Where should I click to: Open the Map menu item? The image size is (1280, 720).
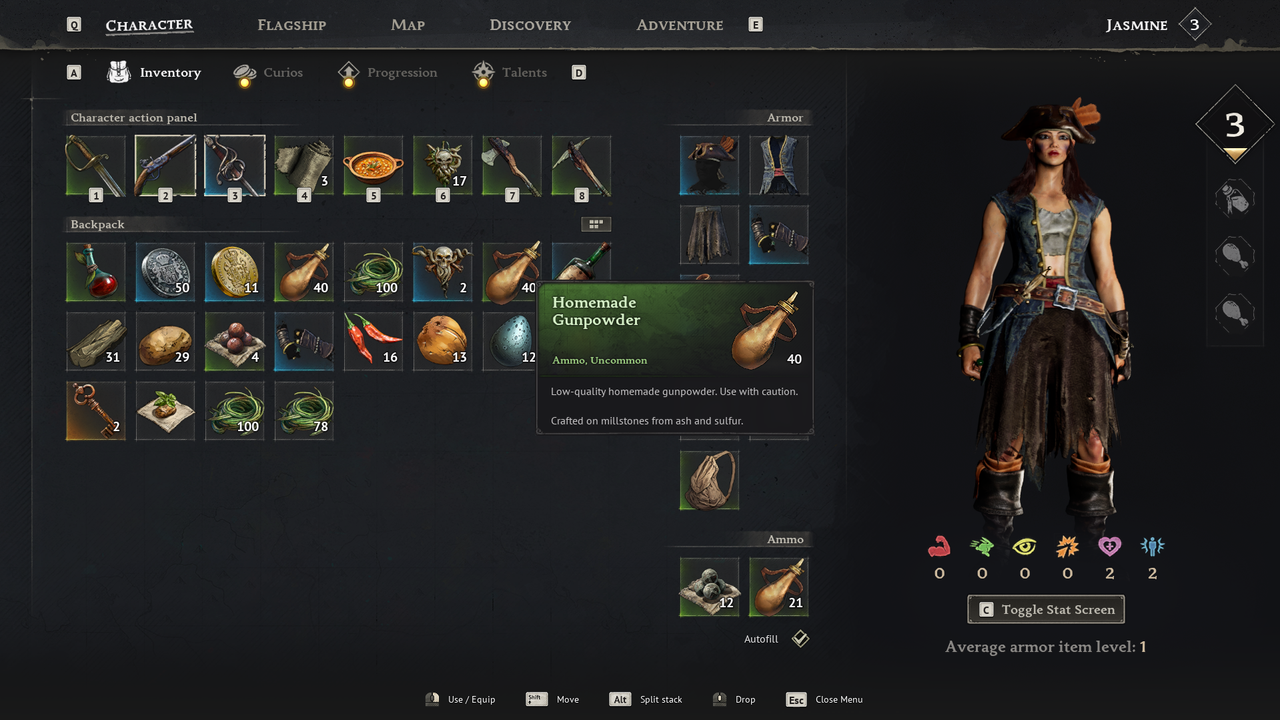tap(407, 24)
